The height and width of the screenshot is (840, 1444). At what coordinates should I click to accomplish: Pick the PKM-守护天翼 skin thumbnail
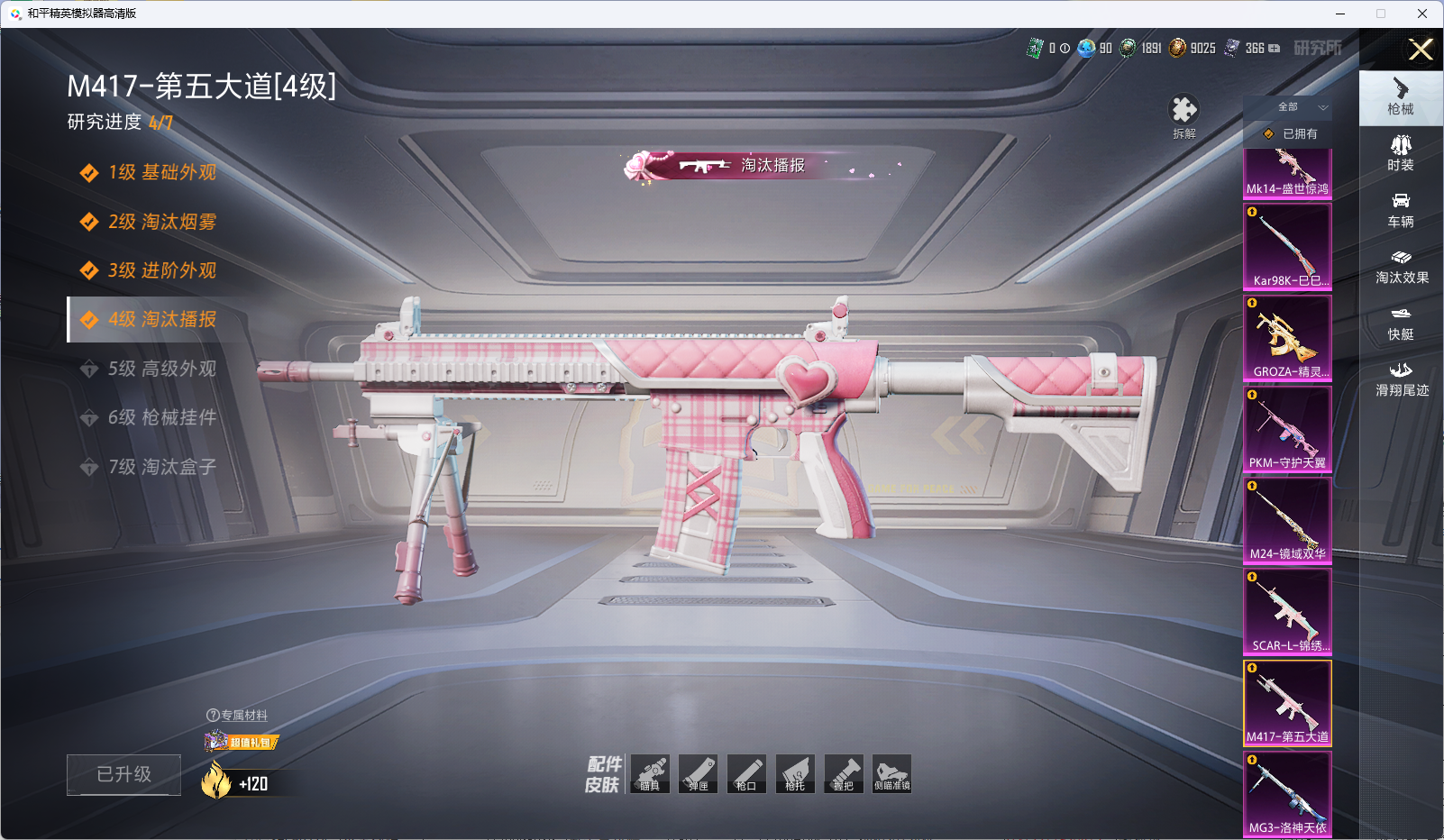[x=1287, y=429]
